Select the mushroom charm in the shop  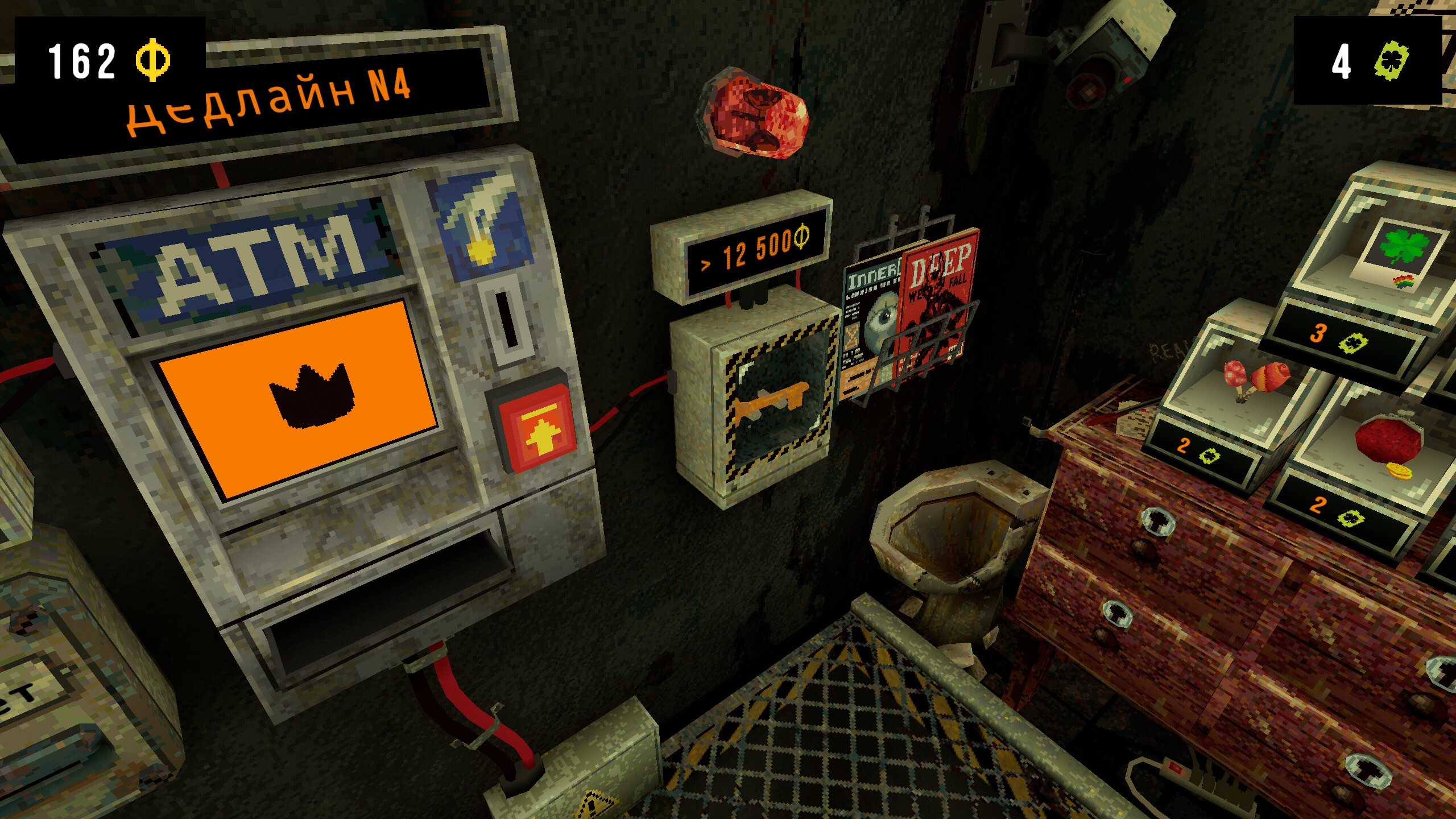coord(1255,377)
